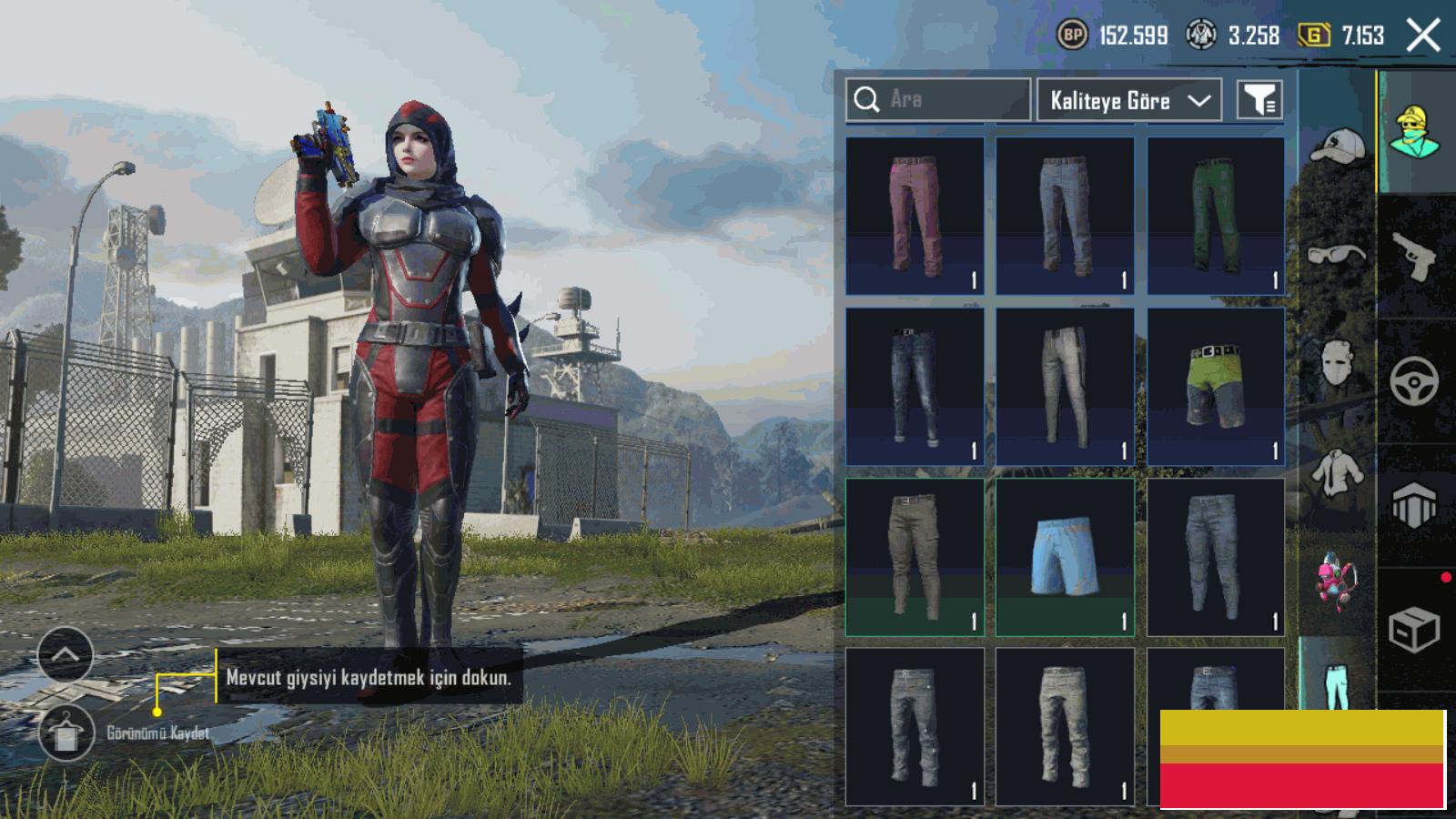Select the light blue shorts
Screen dimensions: 1456x819
point(1065,557)
